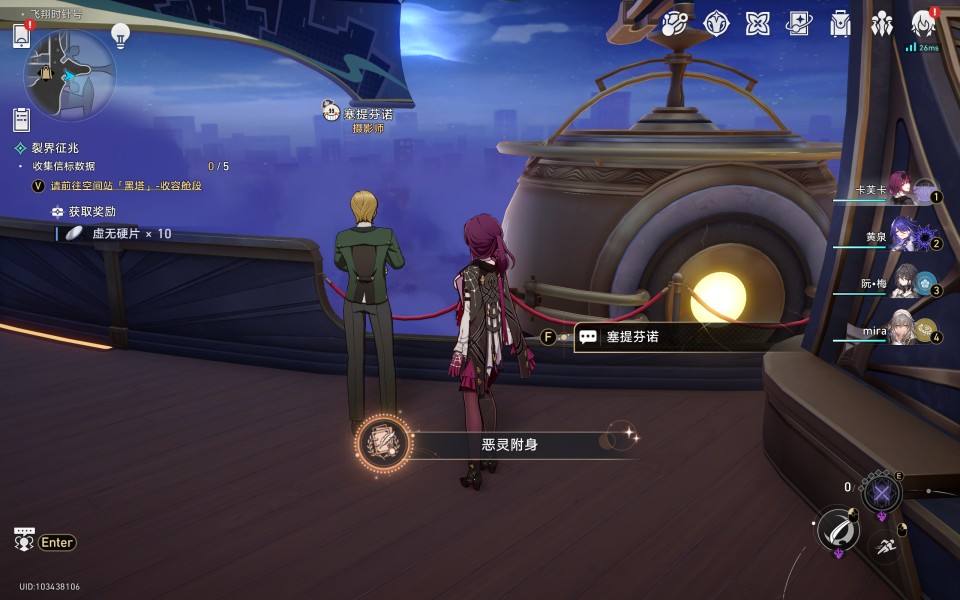Open the team setup three-figure icon
Viewport: 960px width, 600px height.
coord(881,24)
